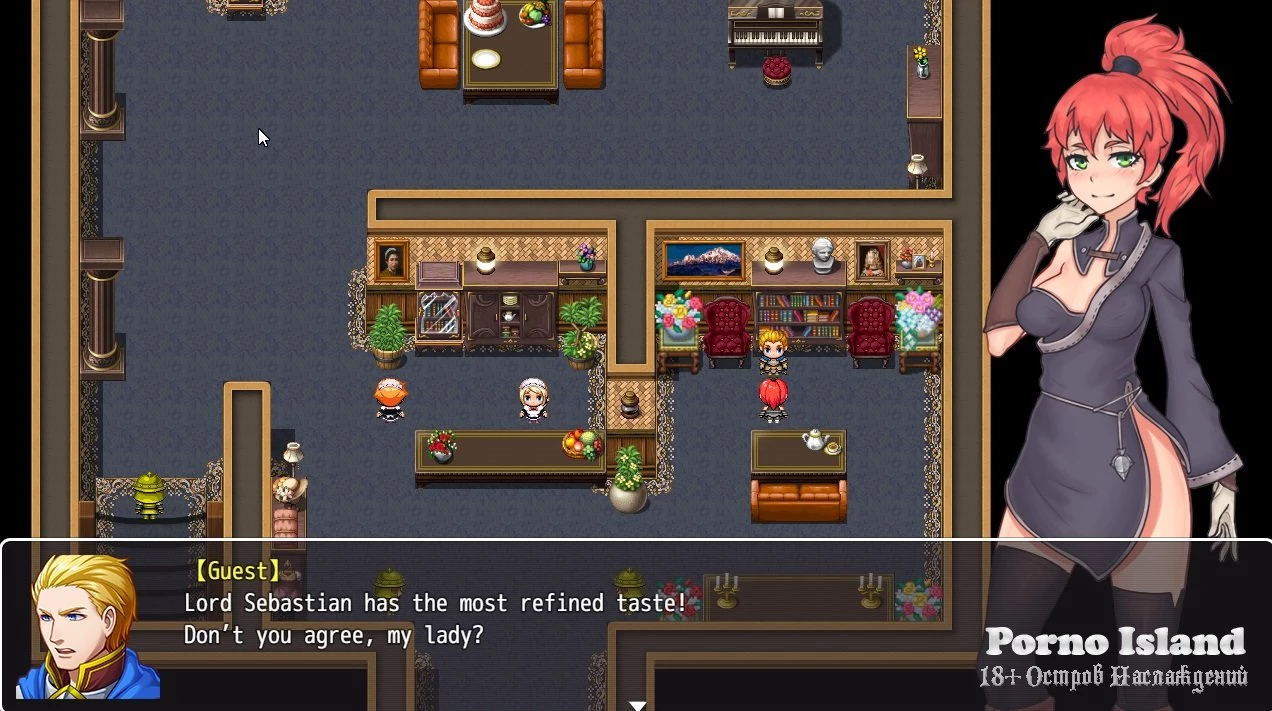Advance dialogue with the down arrow indicator
The image size is (1272, 711).
(637, 704)
